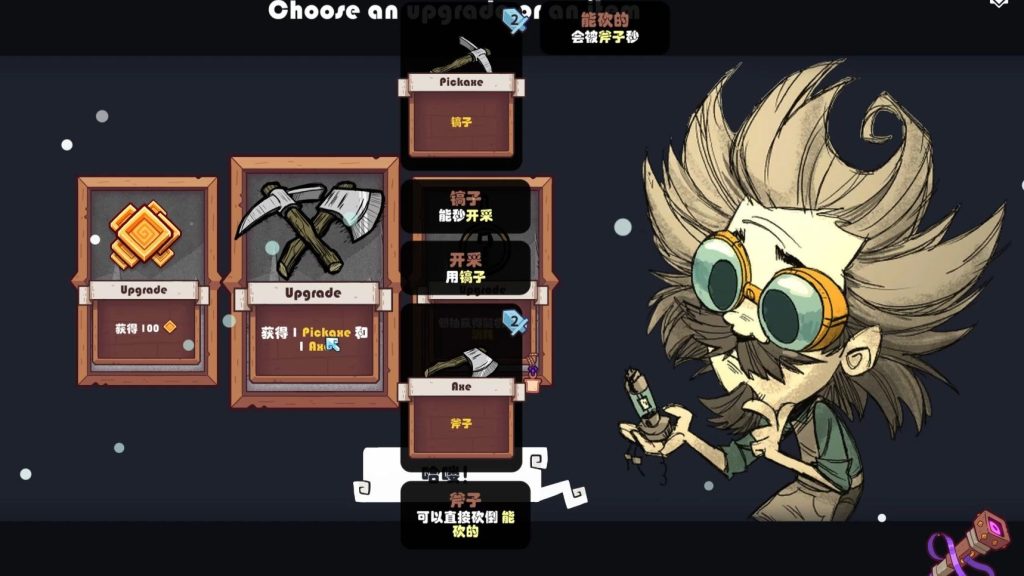1024x576 pixels.
Task: Choose the 100 gold upgrade card
Action: tap(147, 281)
